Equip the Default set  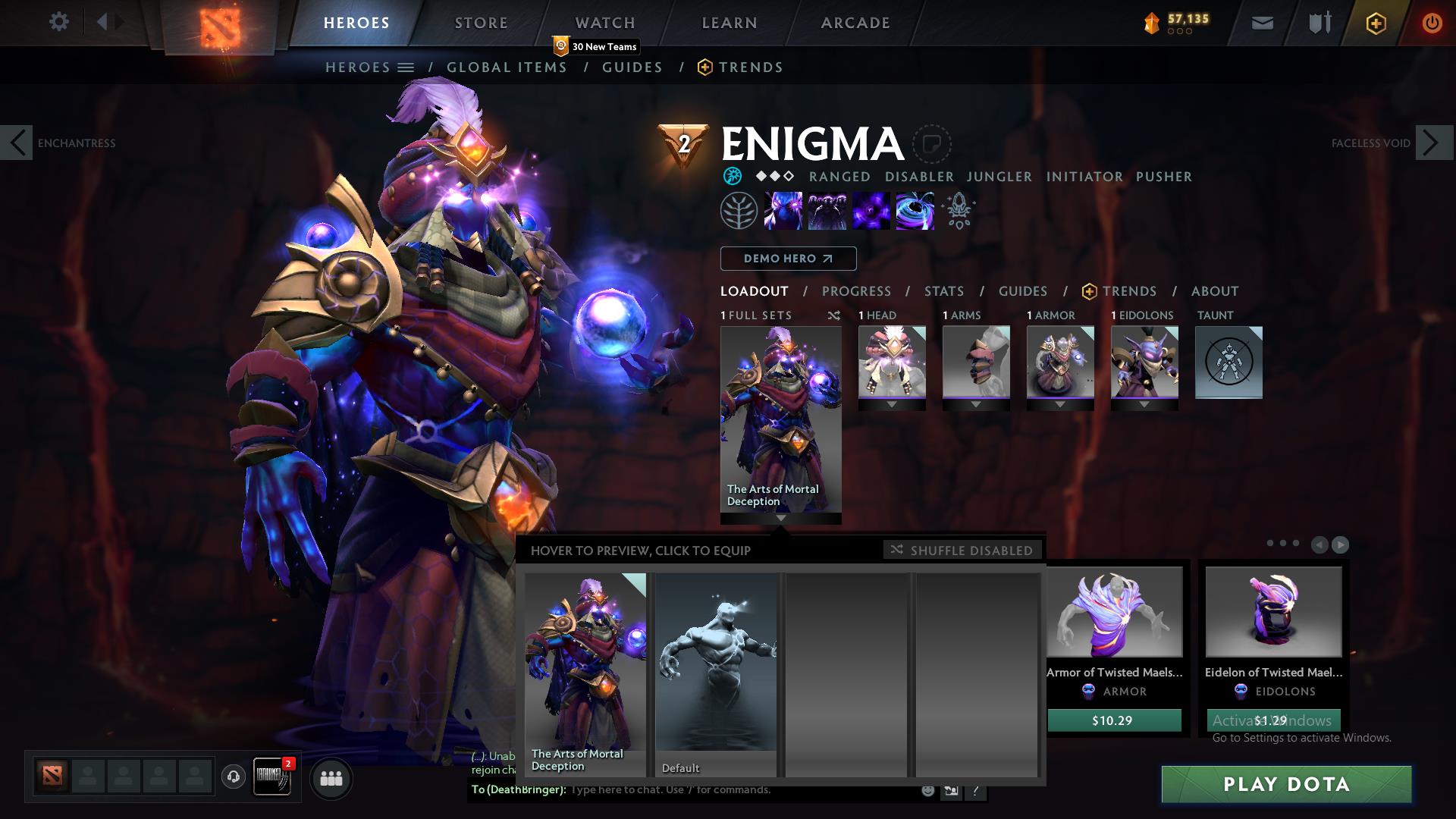716,673
